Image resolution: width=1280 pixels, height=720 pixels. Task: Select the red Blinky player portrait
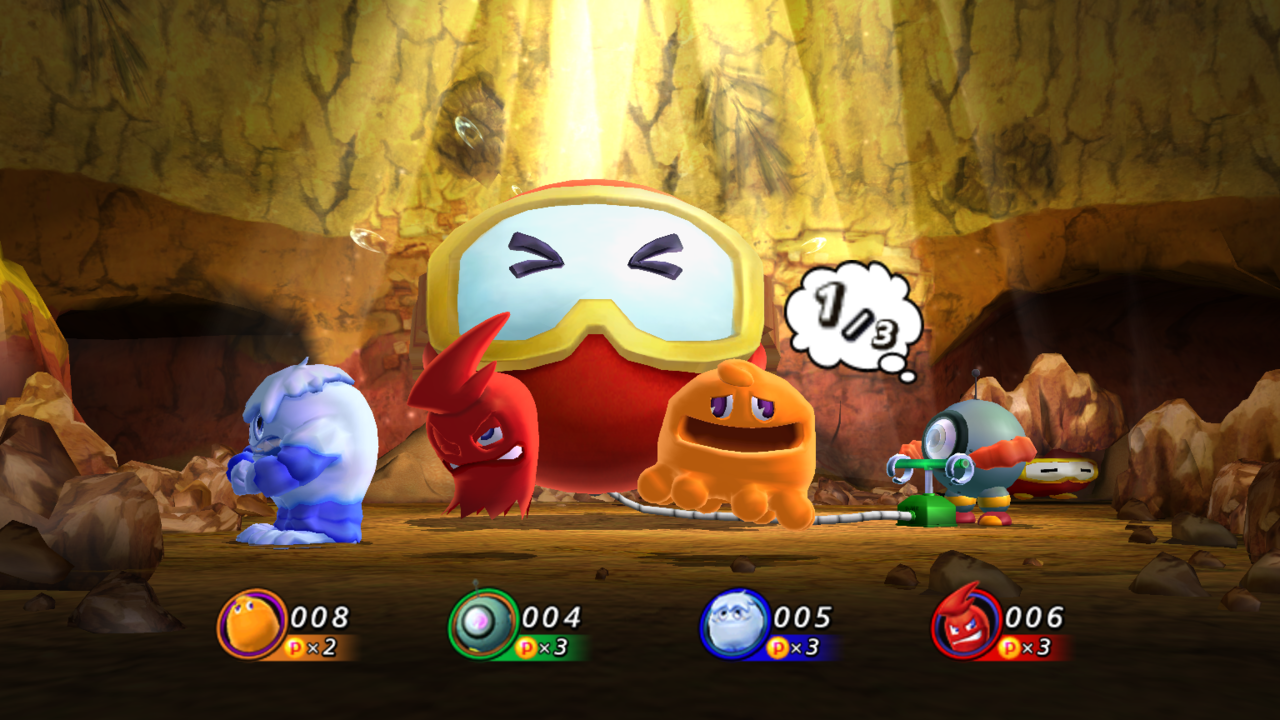(966, 625)
